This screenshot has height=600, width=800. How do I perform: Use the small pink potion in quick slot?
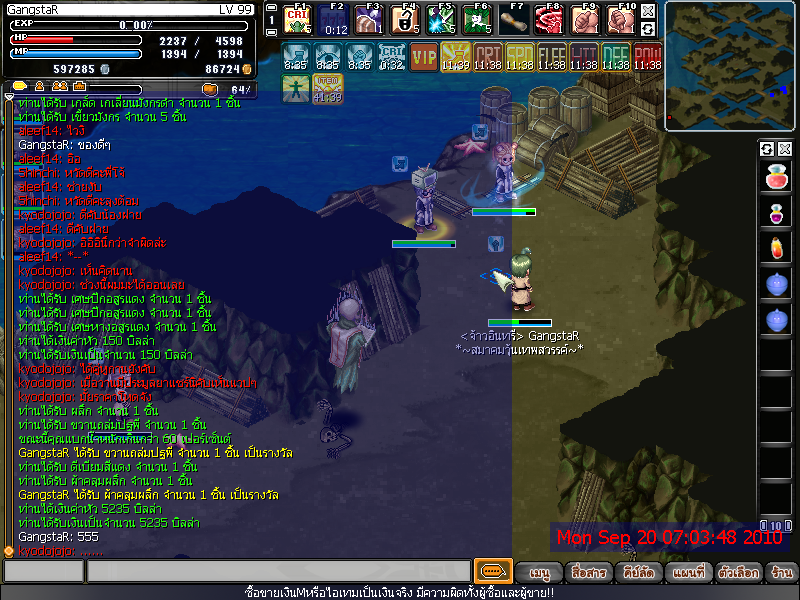pos(776,213)
